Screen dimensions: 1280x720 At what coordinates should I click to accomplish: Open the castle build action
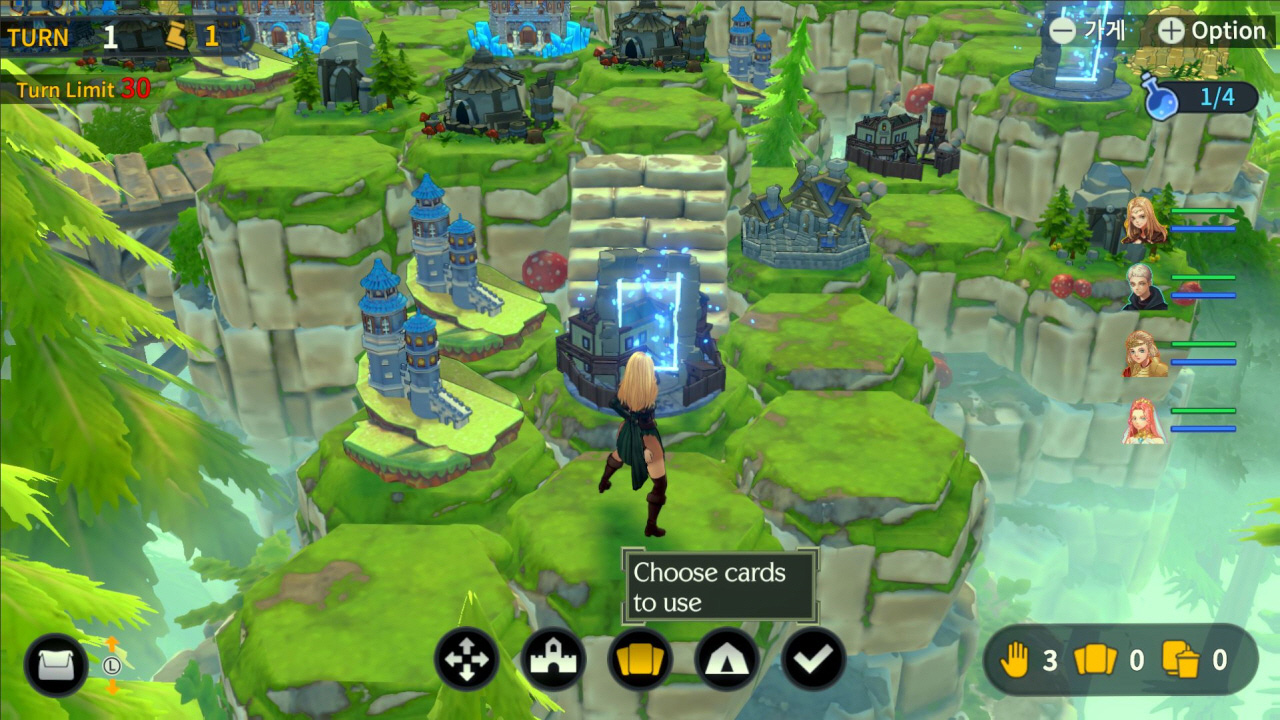coord(554,661)
